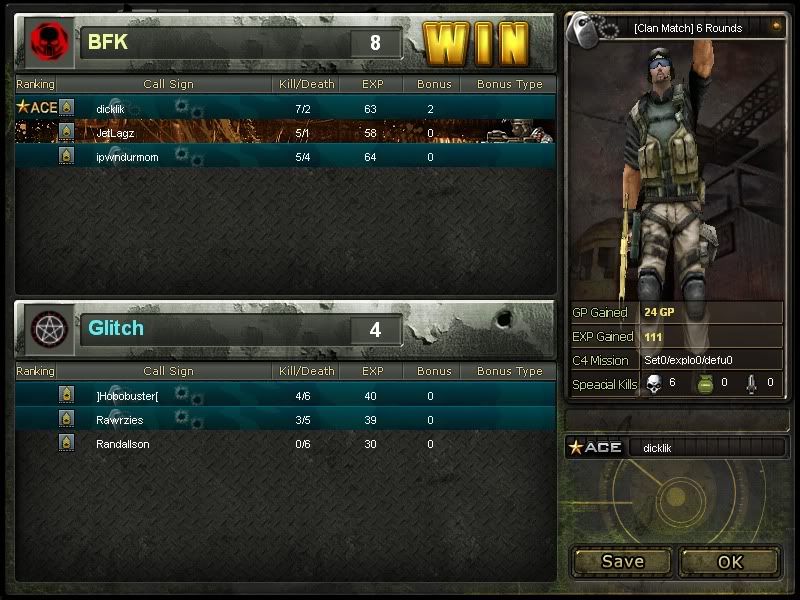Confirm results with the OK button
This screenshot has width=800, height=600.
tap(730, 561)
